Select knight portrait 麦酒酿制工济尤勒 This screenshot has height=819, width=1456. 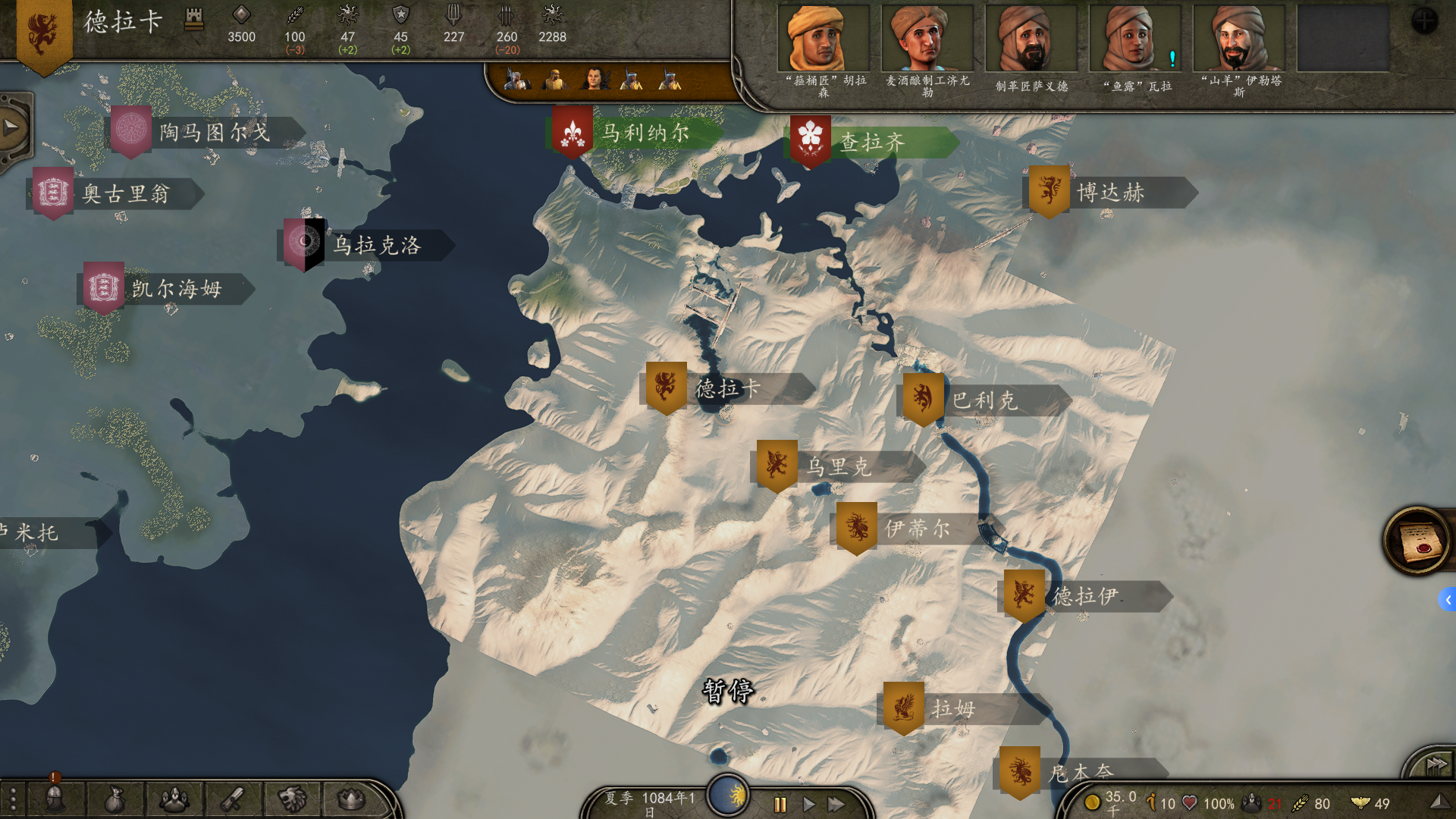[x=927, y=39]
